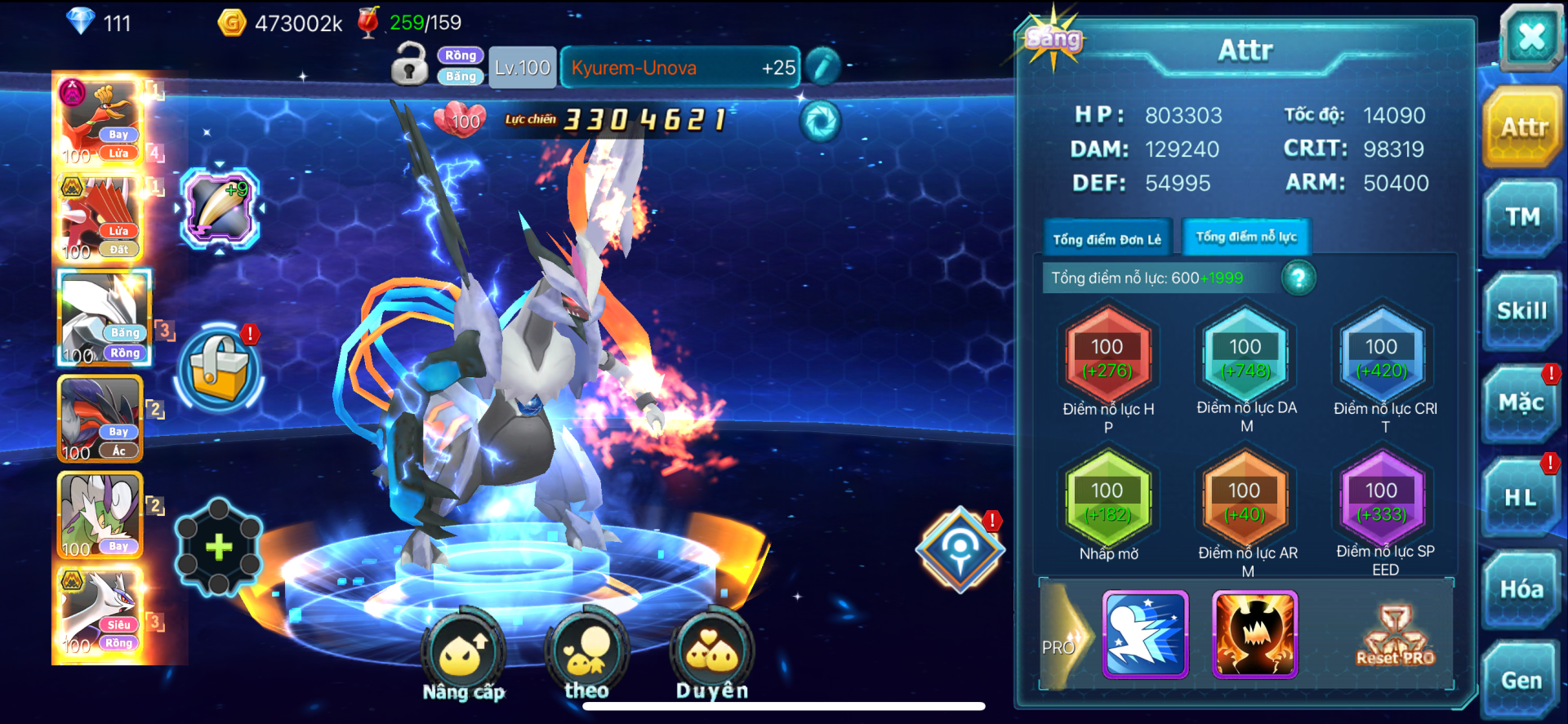Switch to the TM side tab
Screen dimensions: 1568x724
1522,217
